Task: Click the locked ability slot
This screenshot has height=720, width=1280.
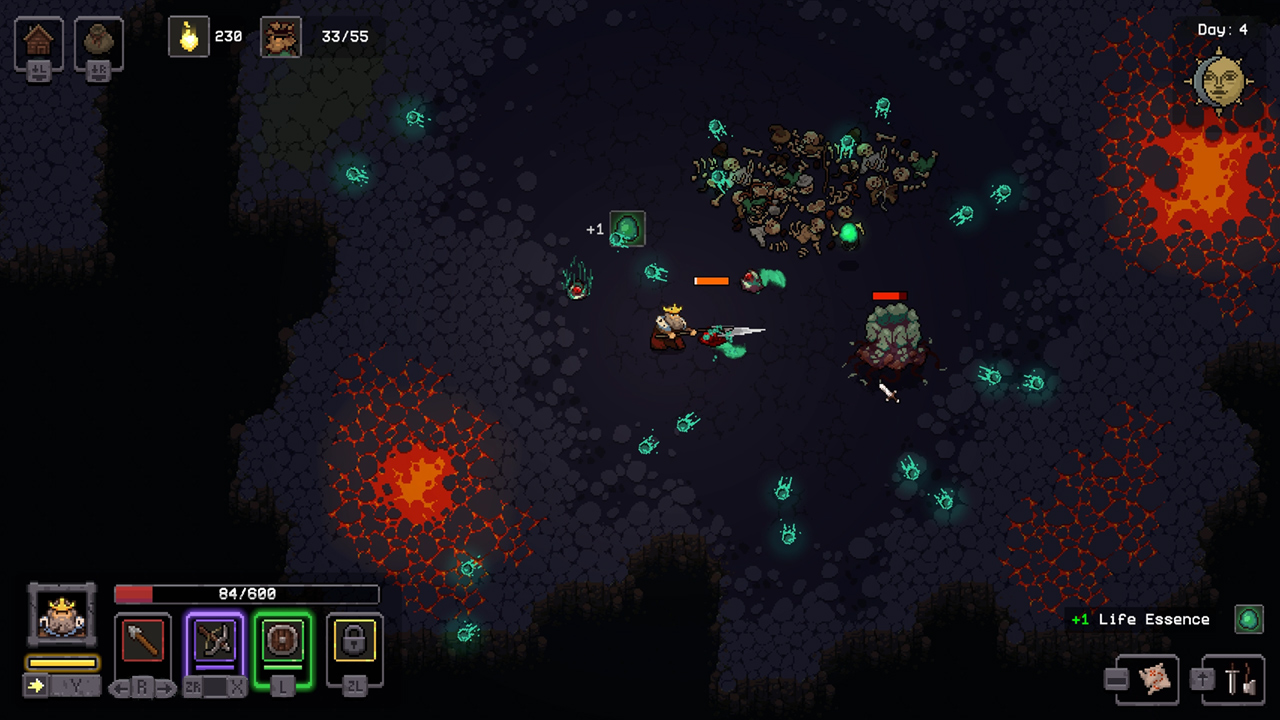Action: 354,640
